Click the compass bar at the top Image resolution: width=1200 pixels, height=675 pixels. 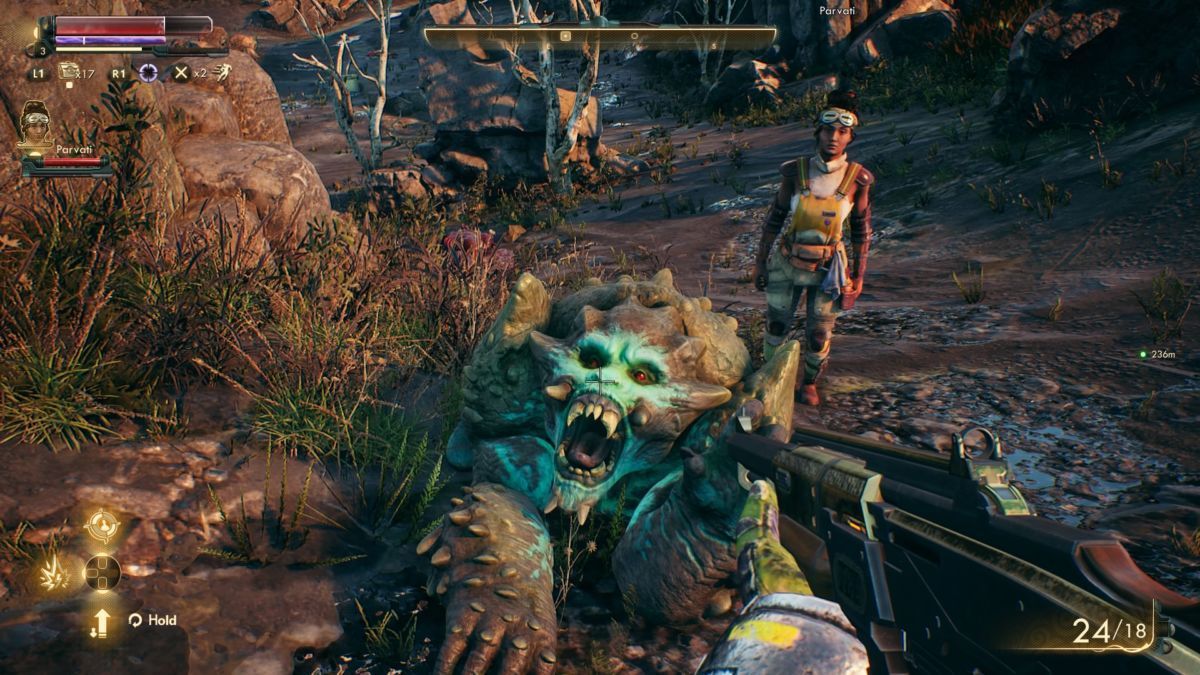(x=600, y=37)
